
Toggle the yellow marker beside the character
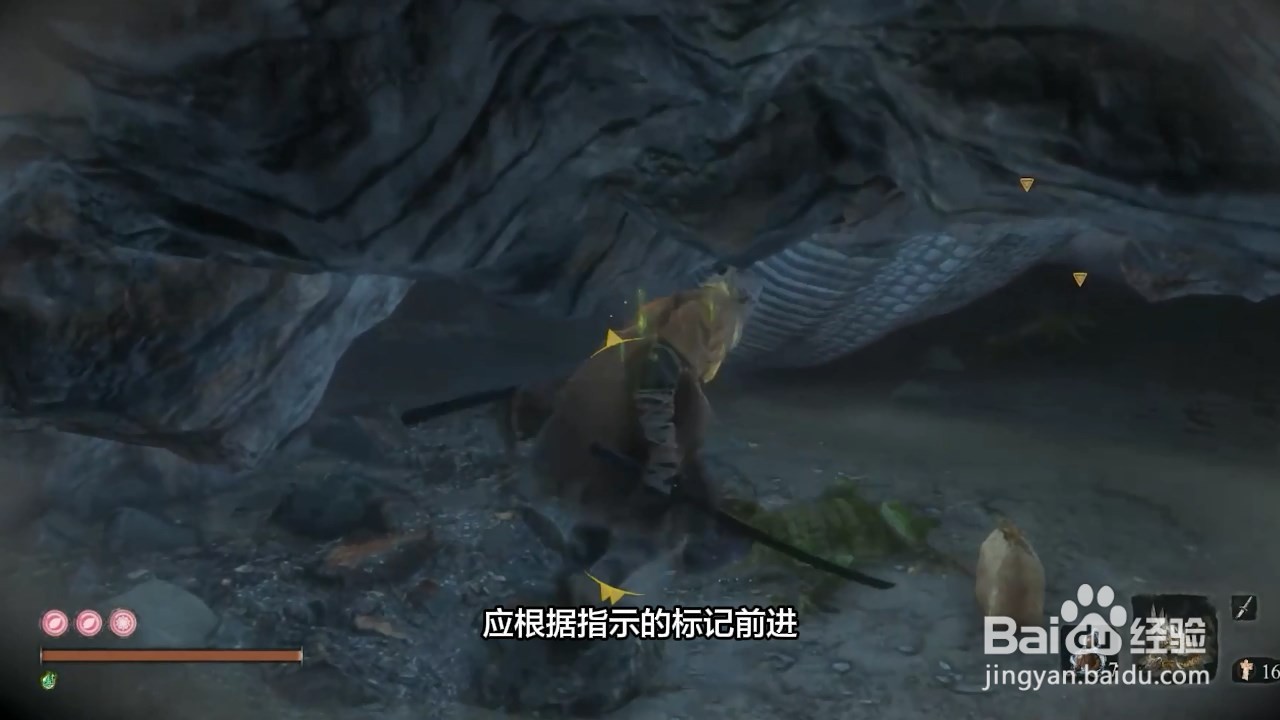point(611,336)
